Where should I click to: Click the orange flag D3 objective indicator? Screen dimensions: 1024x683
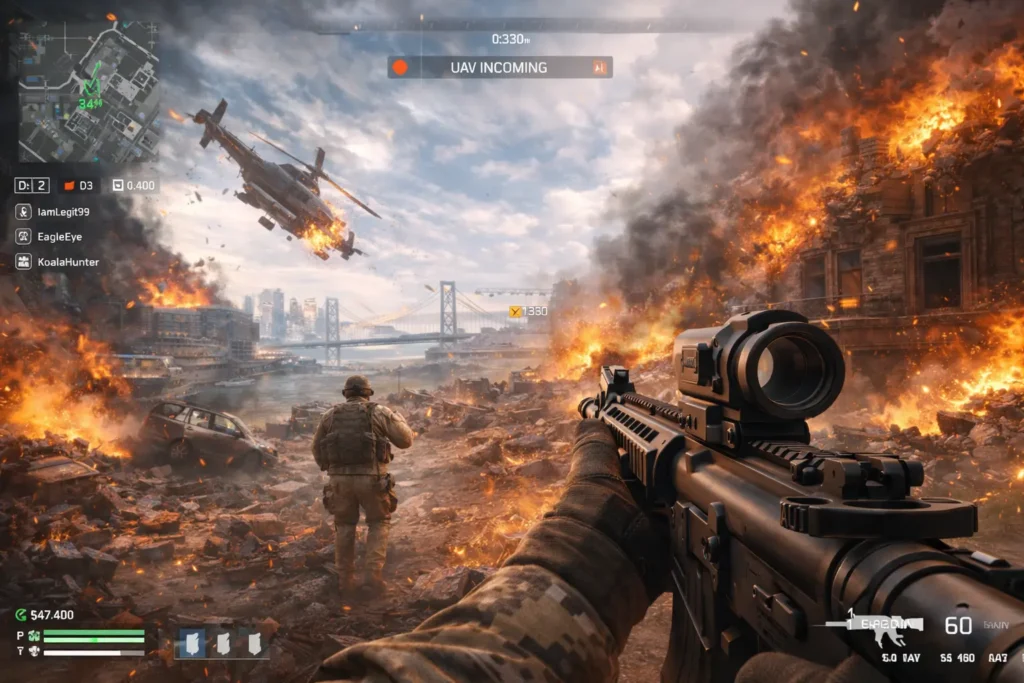click(x=78, y=185)
